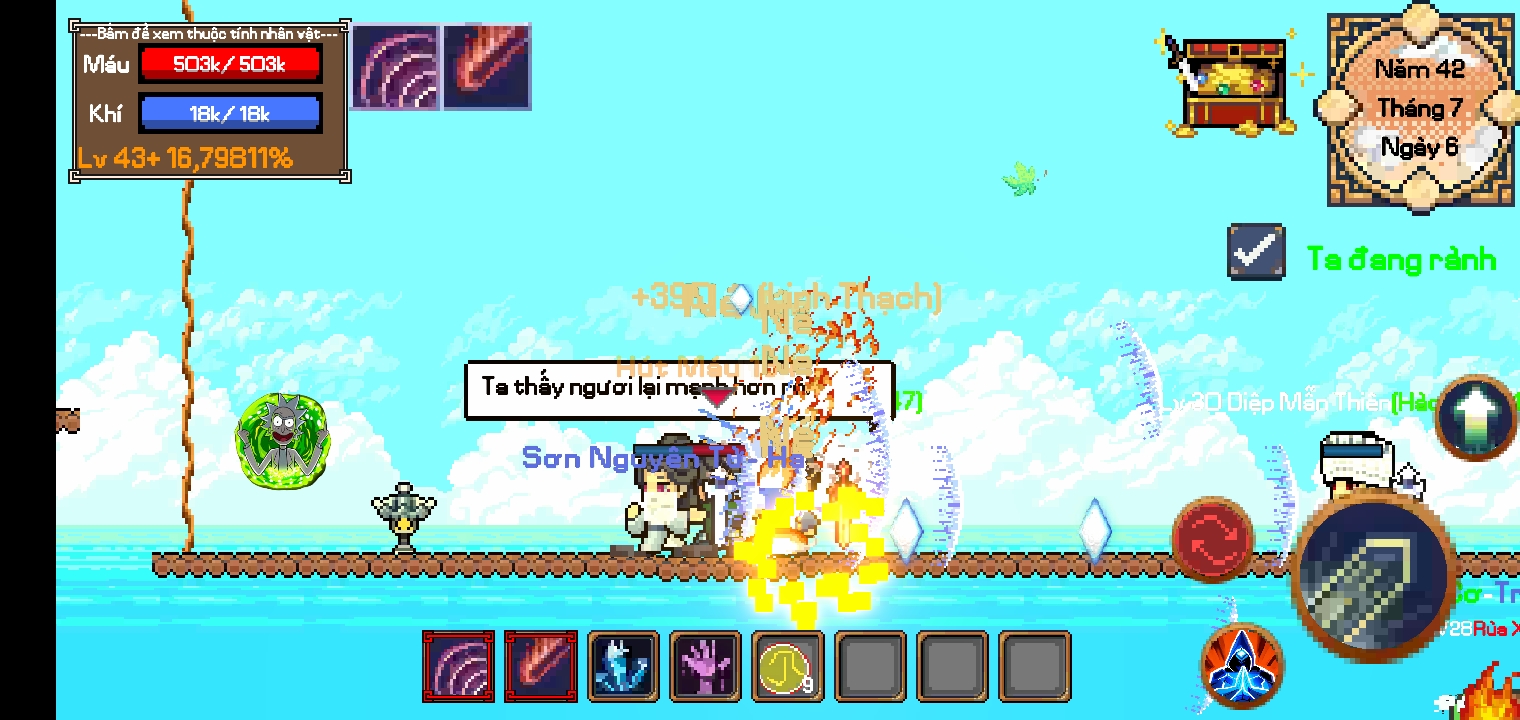Inspect the purple vortex buff next to the stats panel

395,66
